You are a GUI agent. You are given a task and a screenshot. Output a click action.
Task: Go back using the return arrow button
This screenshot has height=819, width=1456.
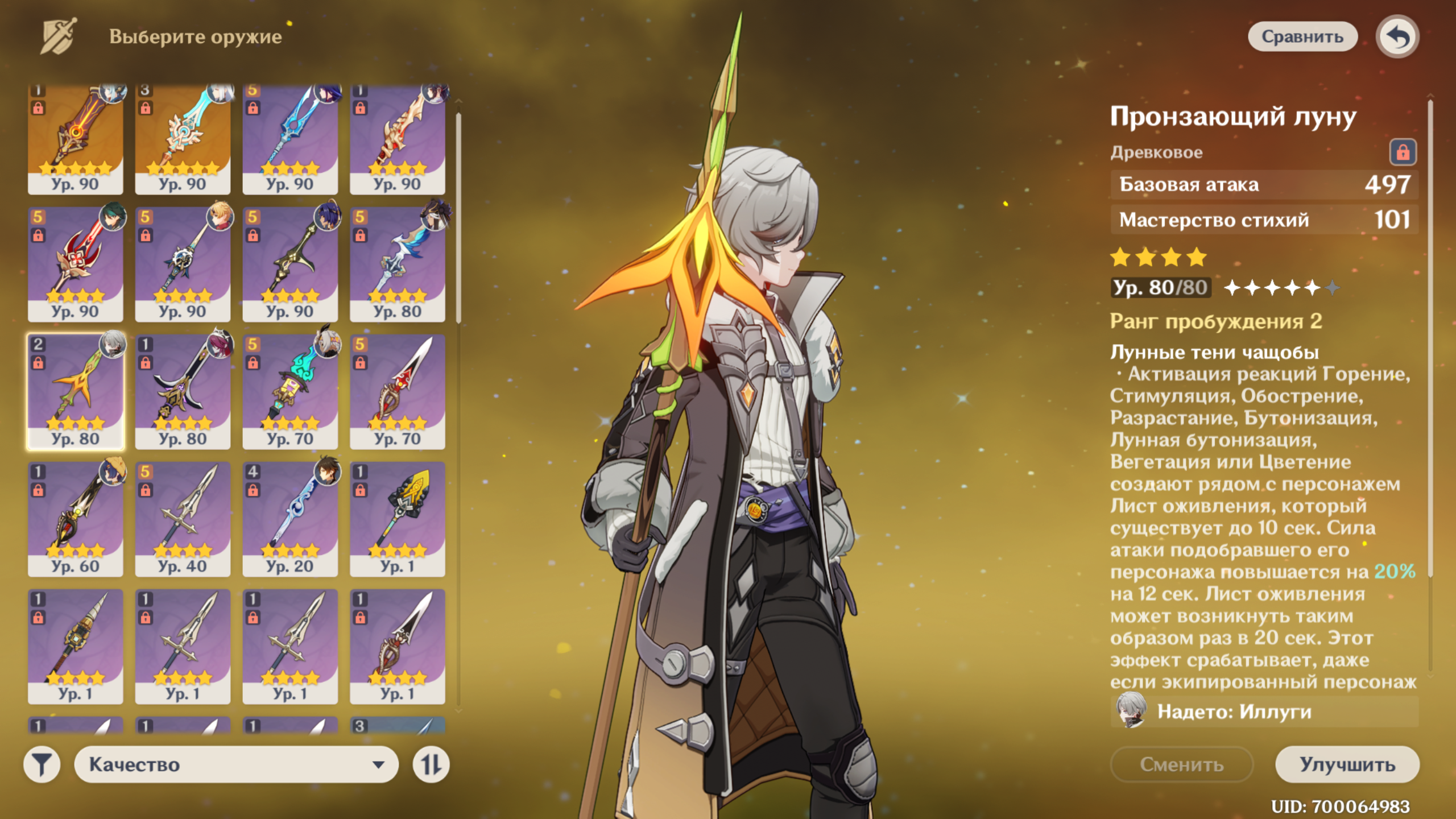coord(1397,37)
